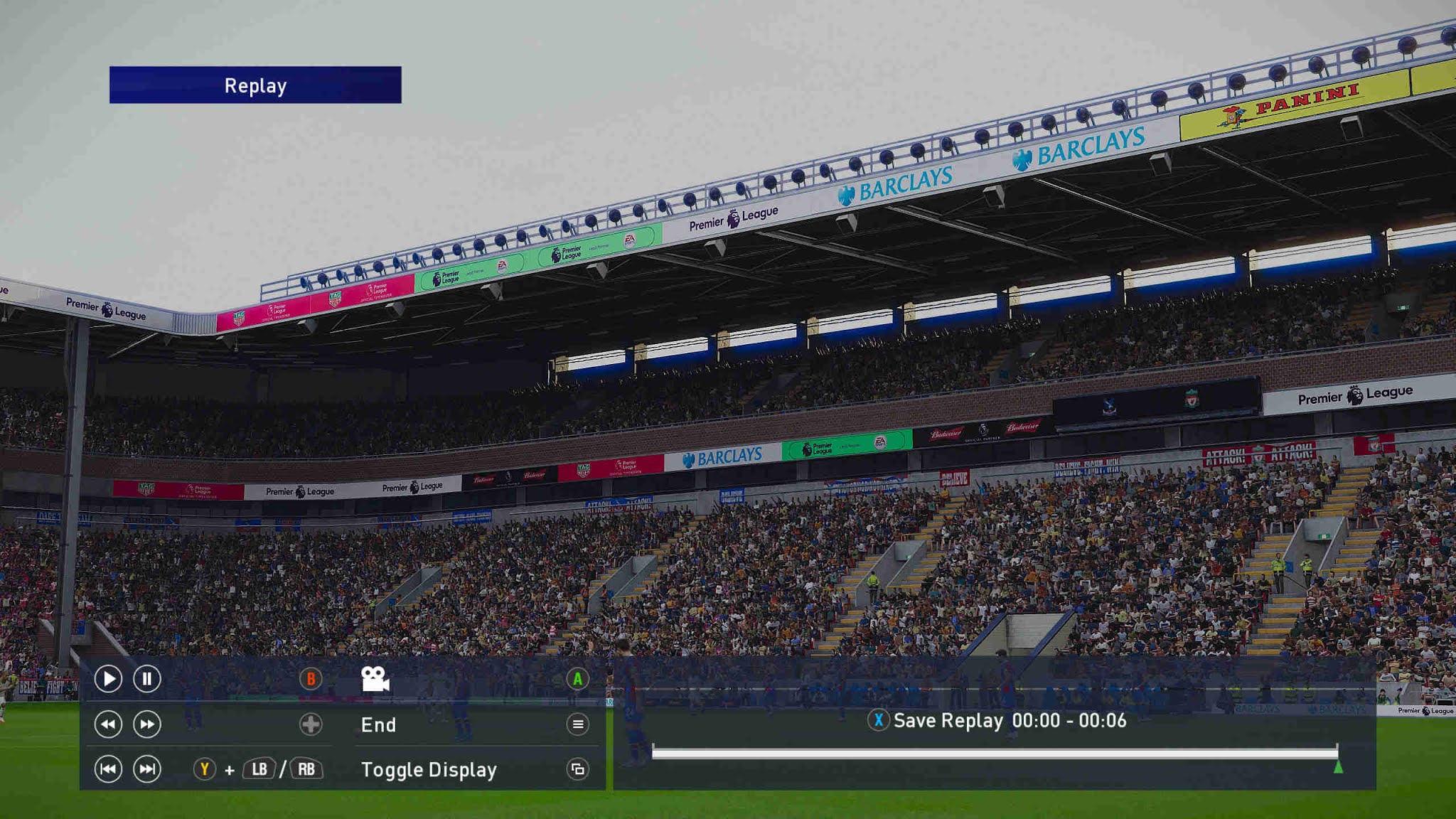Click the yellow Y button icon
The height and width of the screenshot is (819, 1456).
click(x=204, y=769)
